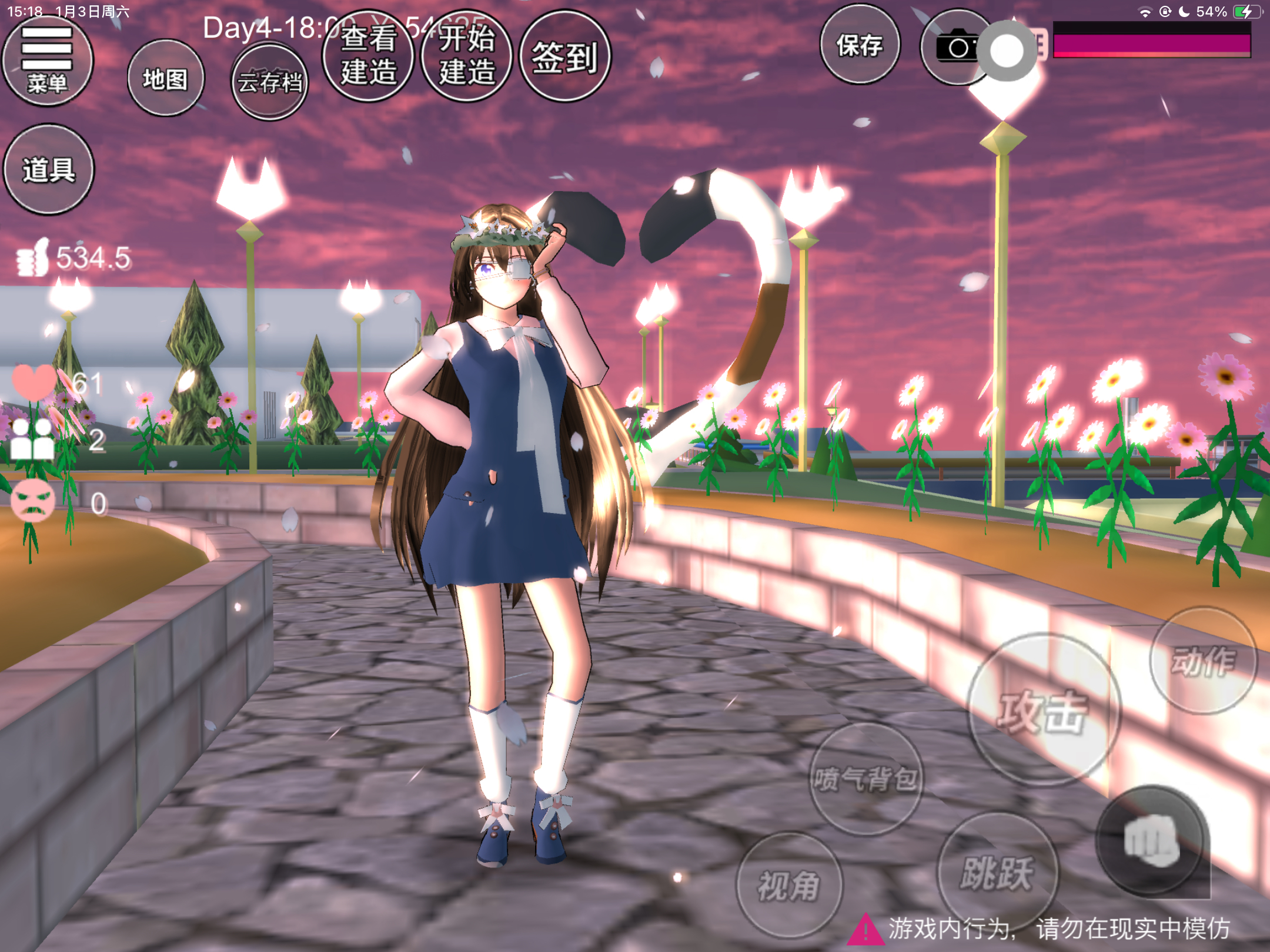This screenshot has height=952, width=1270.
Task: Activate 开始建造 start building button
Action: tap(467, 56)
